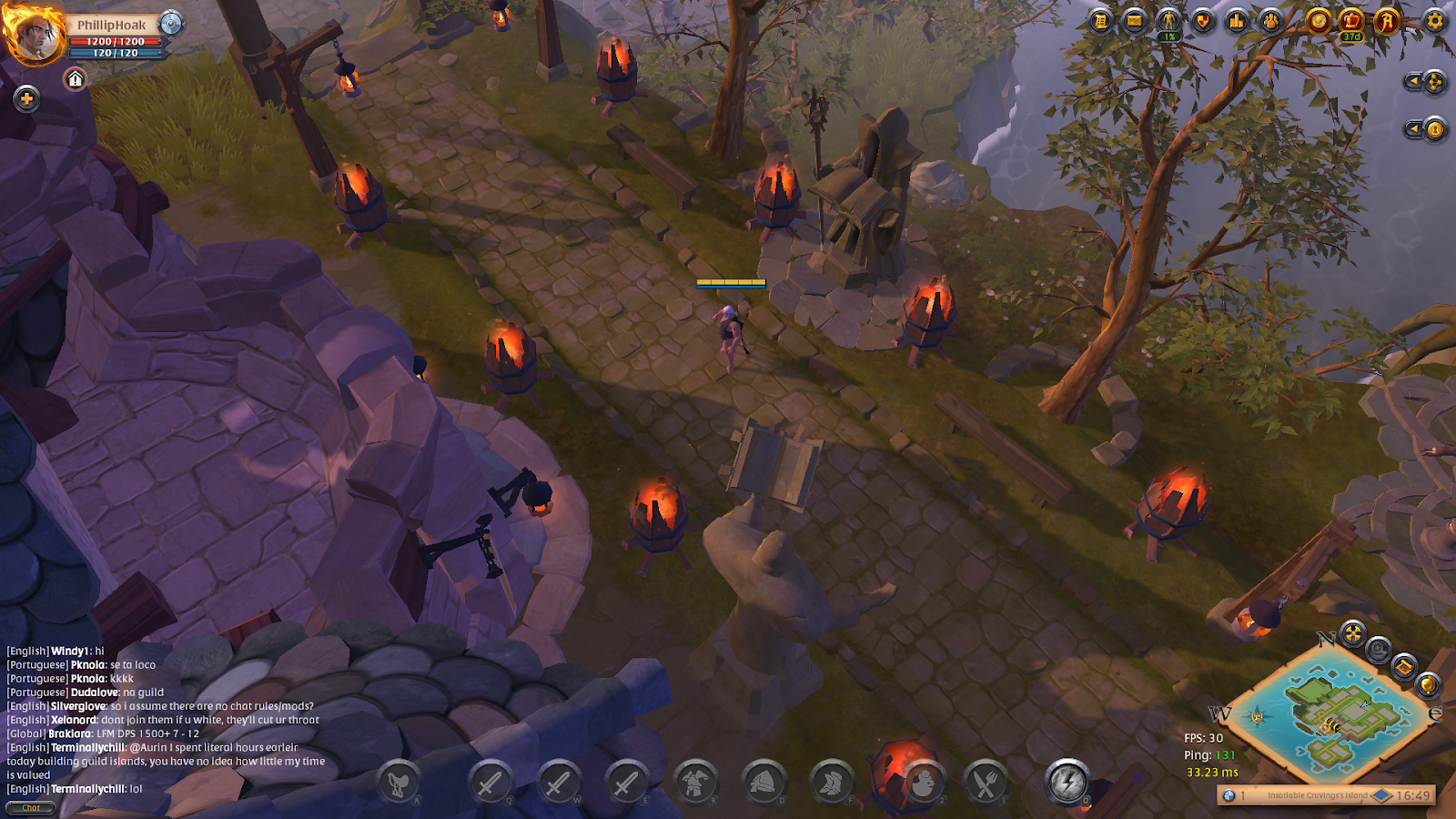1456x819 pixels.
Task: Open the Destiny Board character figure icon
Action: (x=1168, y=20)
